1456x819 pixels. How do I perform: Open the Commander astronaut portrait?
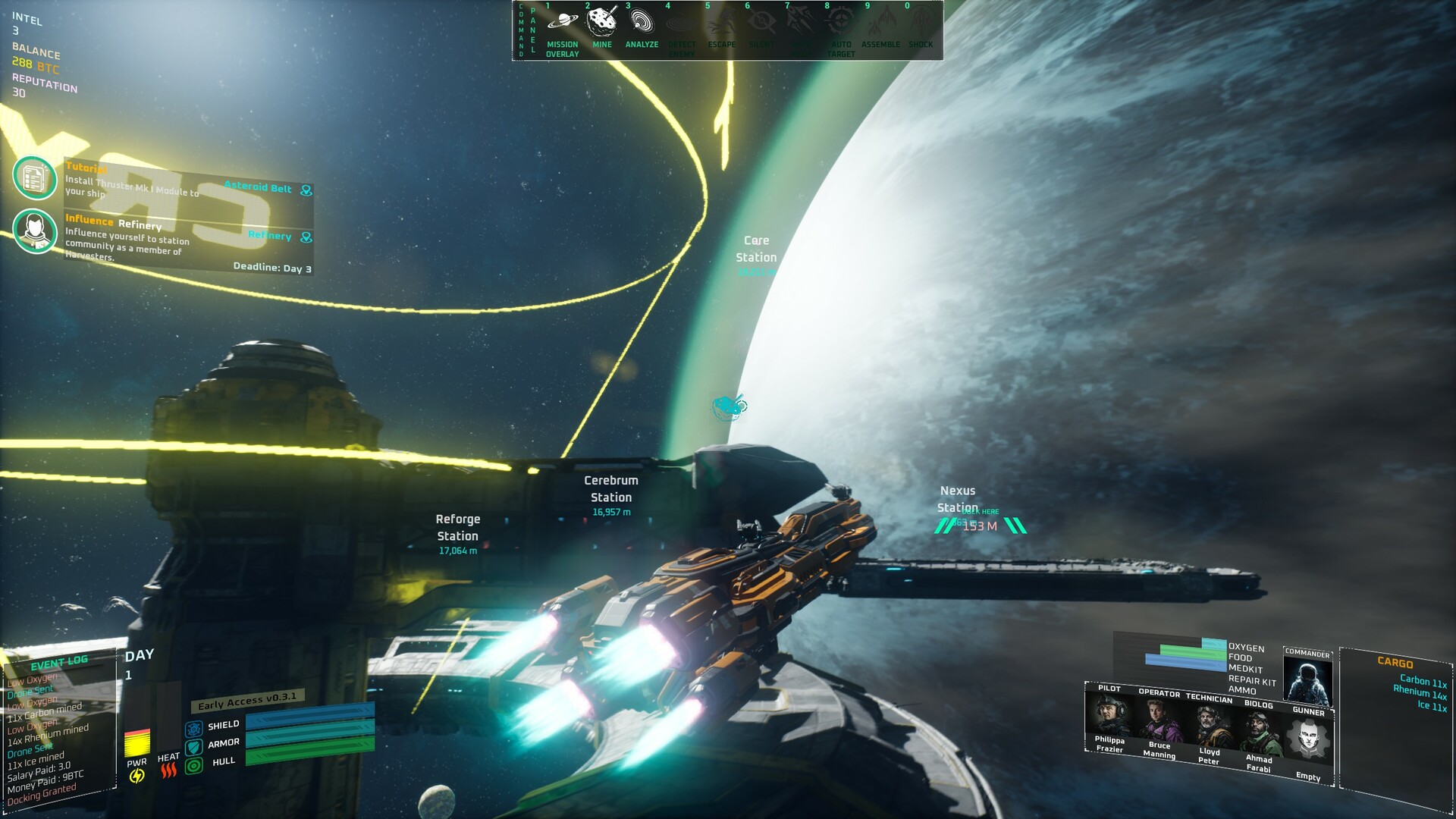[x=1307, y=681]
